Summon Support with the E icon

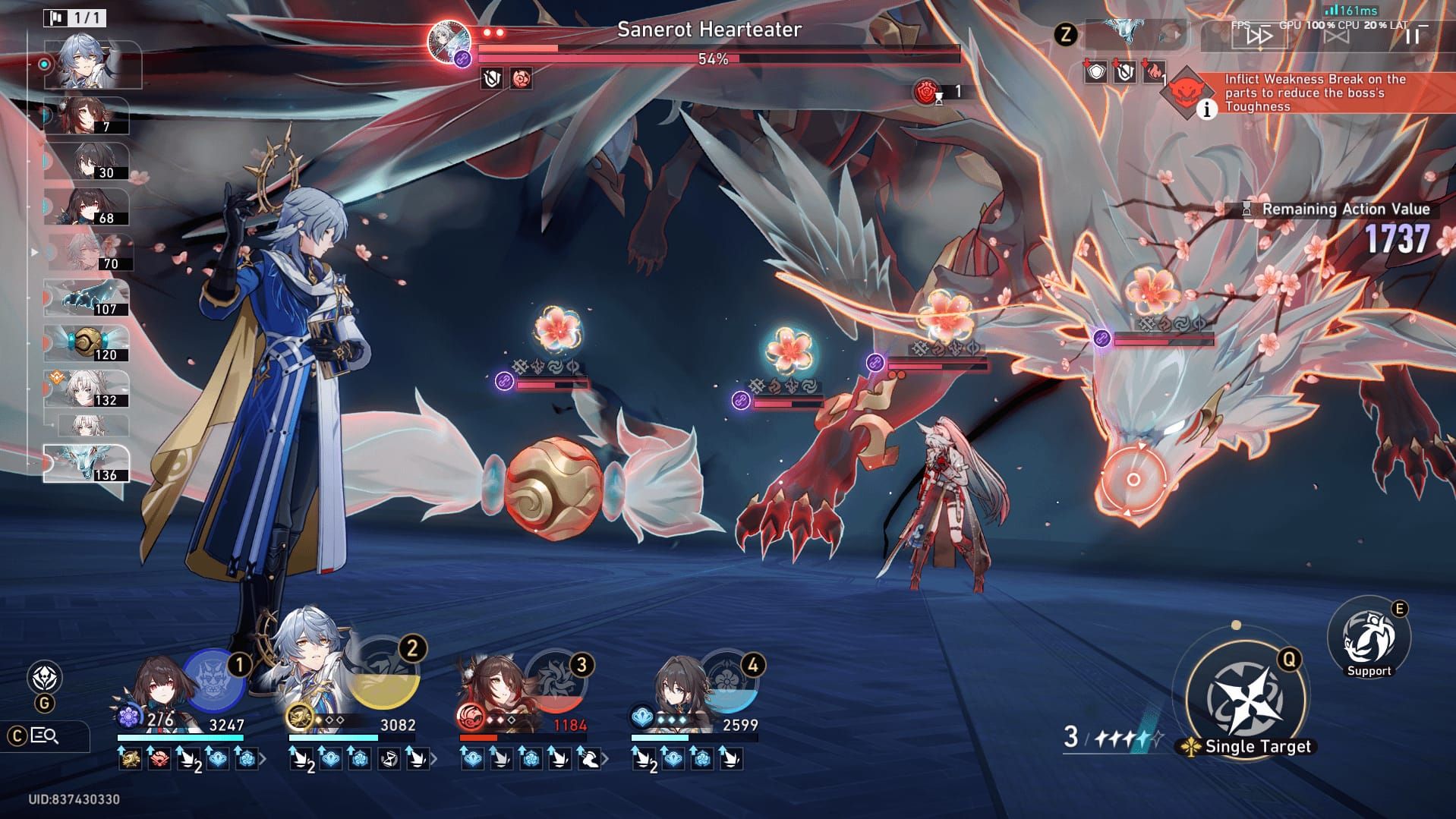click(x=1367, y=636)
